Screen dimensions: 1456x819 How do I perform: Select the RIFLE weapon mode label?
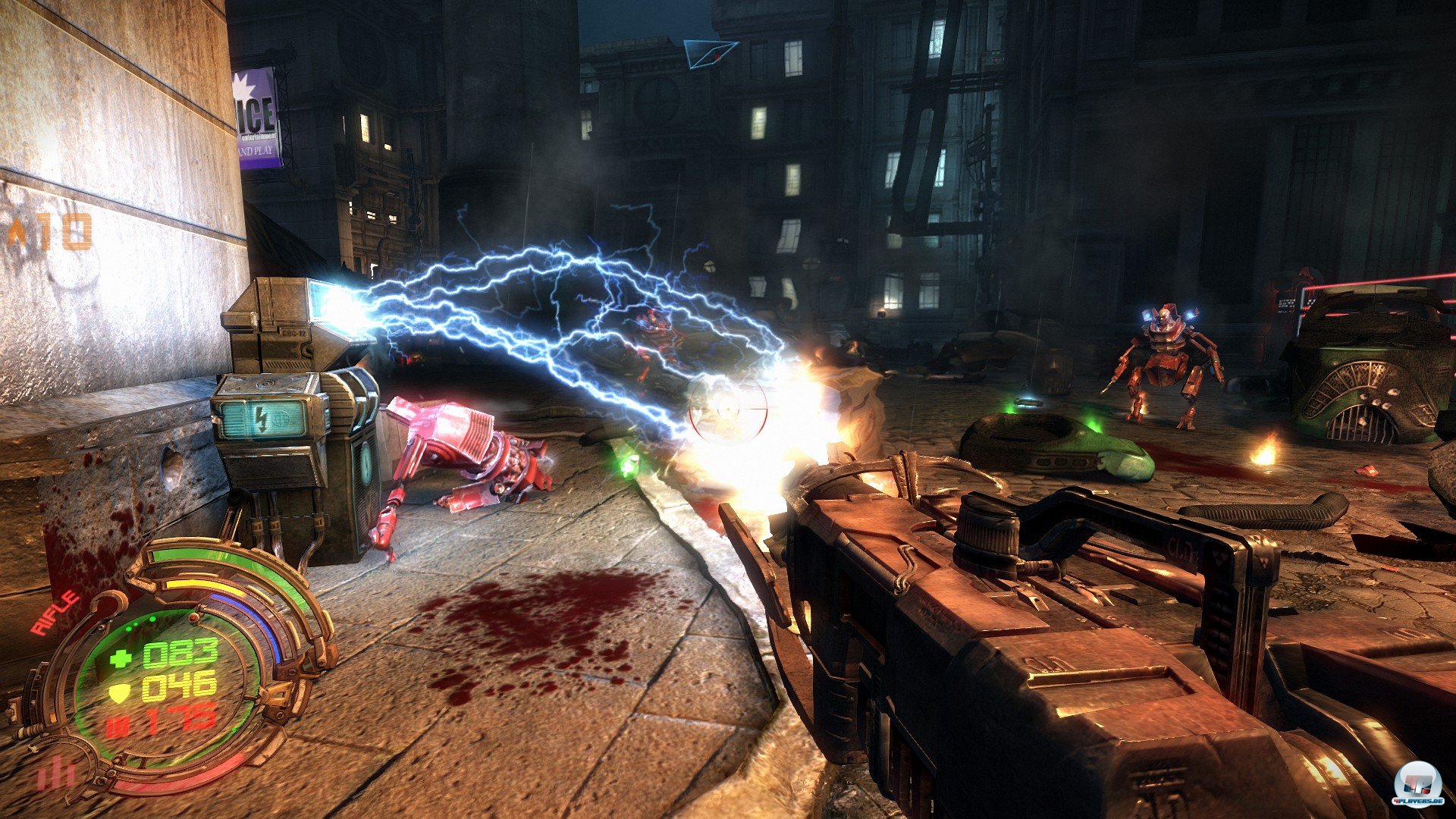(55, 613)
